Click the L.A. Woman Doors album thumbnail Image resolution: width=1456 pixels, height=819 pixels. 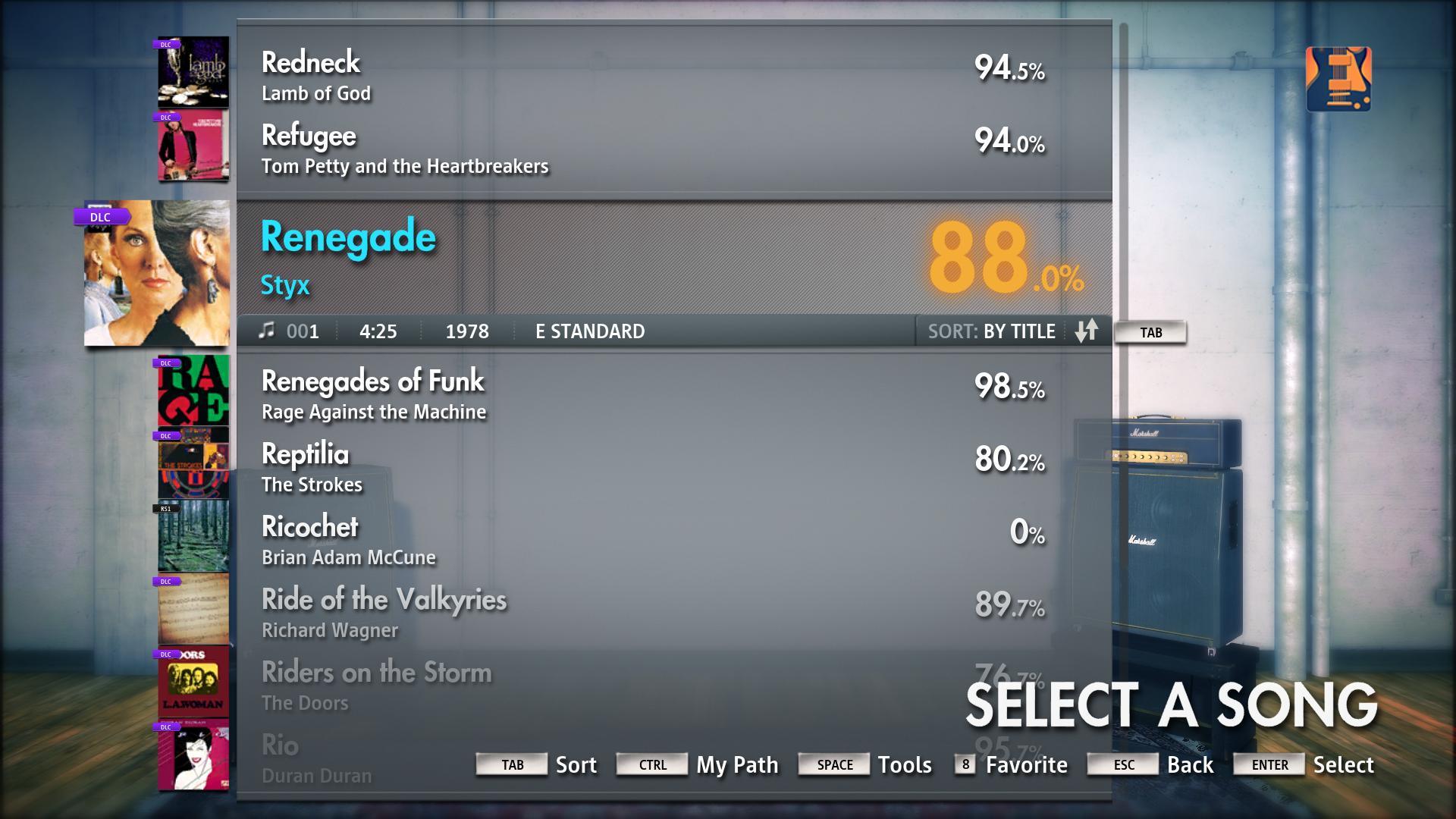point(193,682)
